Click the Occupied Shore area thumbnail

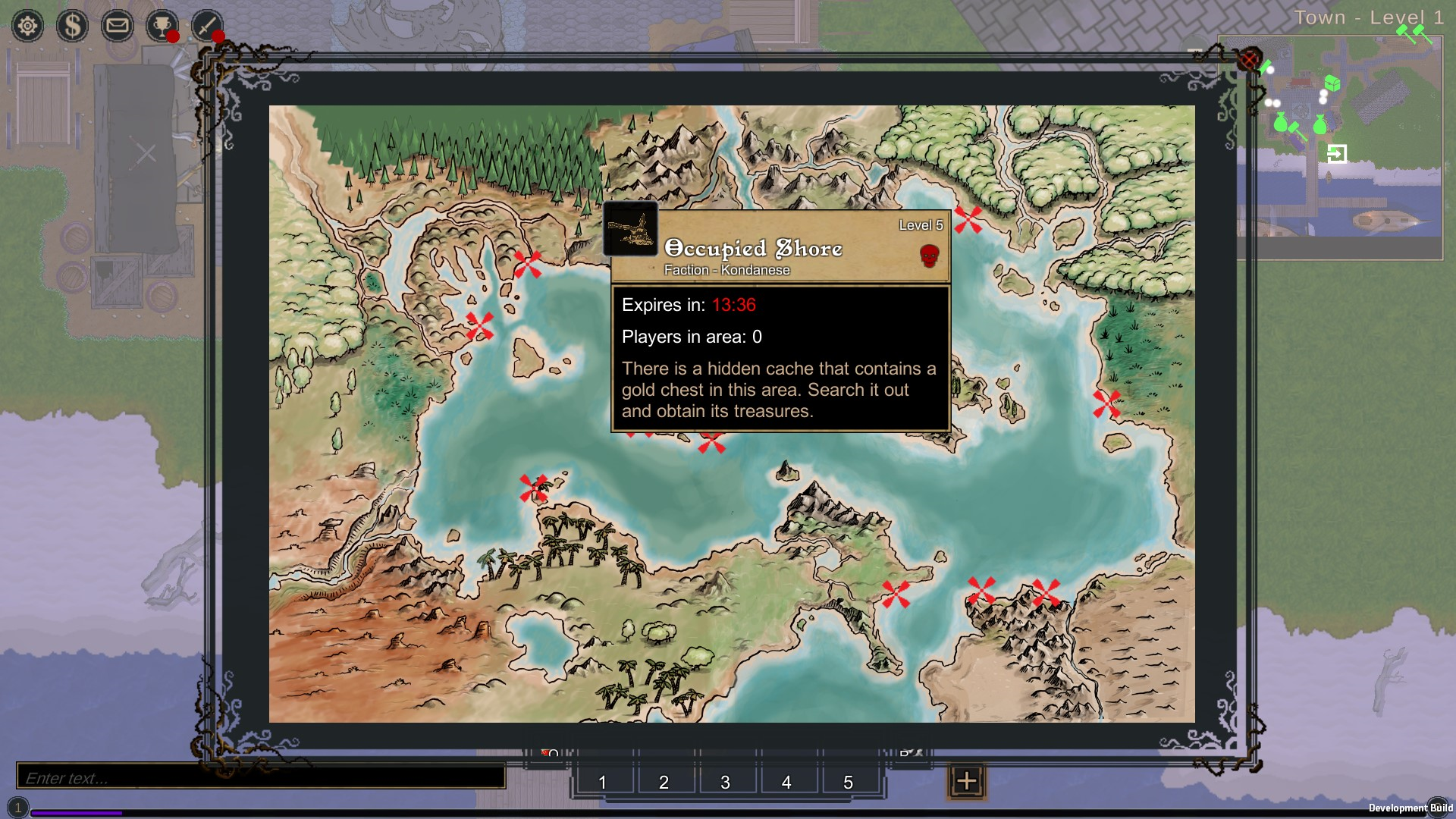tap(631, 230)
